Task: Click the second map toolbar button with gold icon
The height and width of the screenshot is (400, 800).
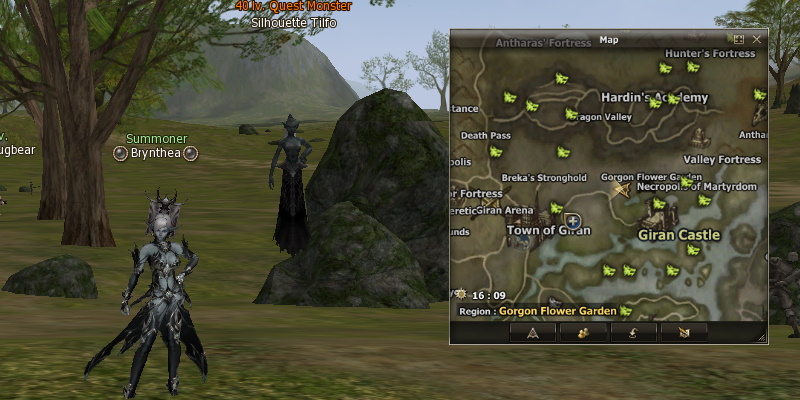Action: click(581, 332)
